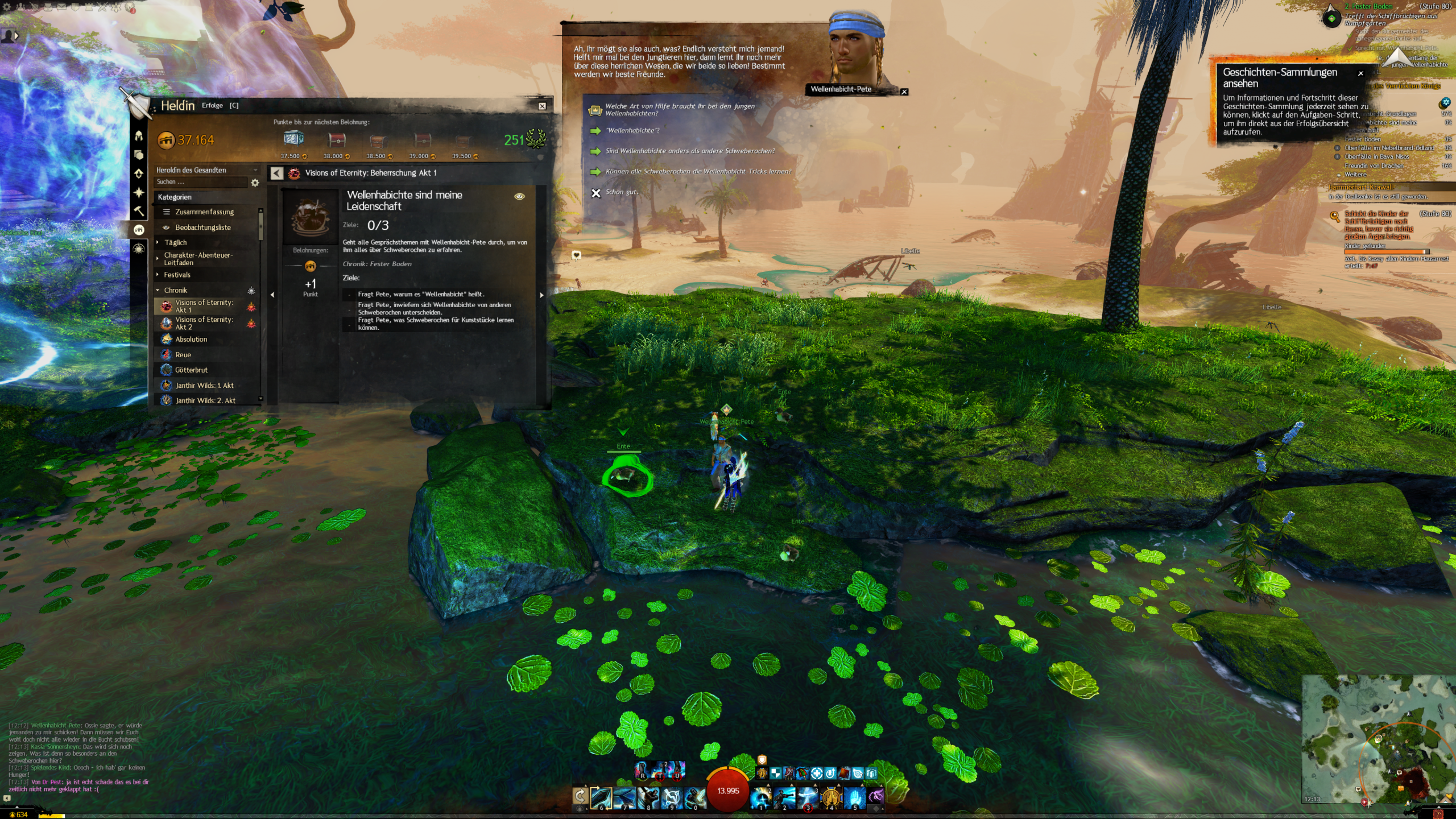This screenshot has height=819, width=1456.
Task: Open the Zusammenfassung category
Action: (204, 212)
